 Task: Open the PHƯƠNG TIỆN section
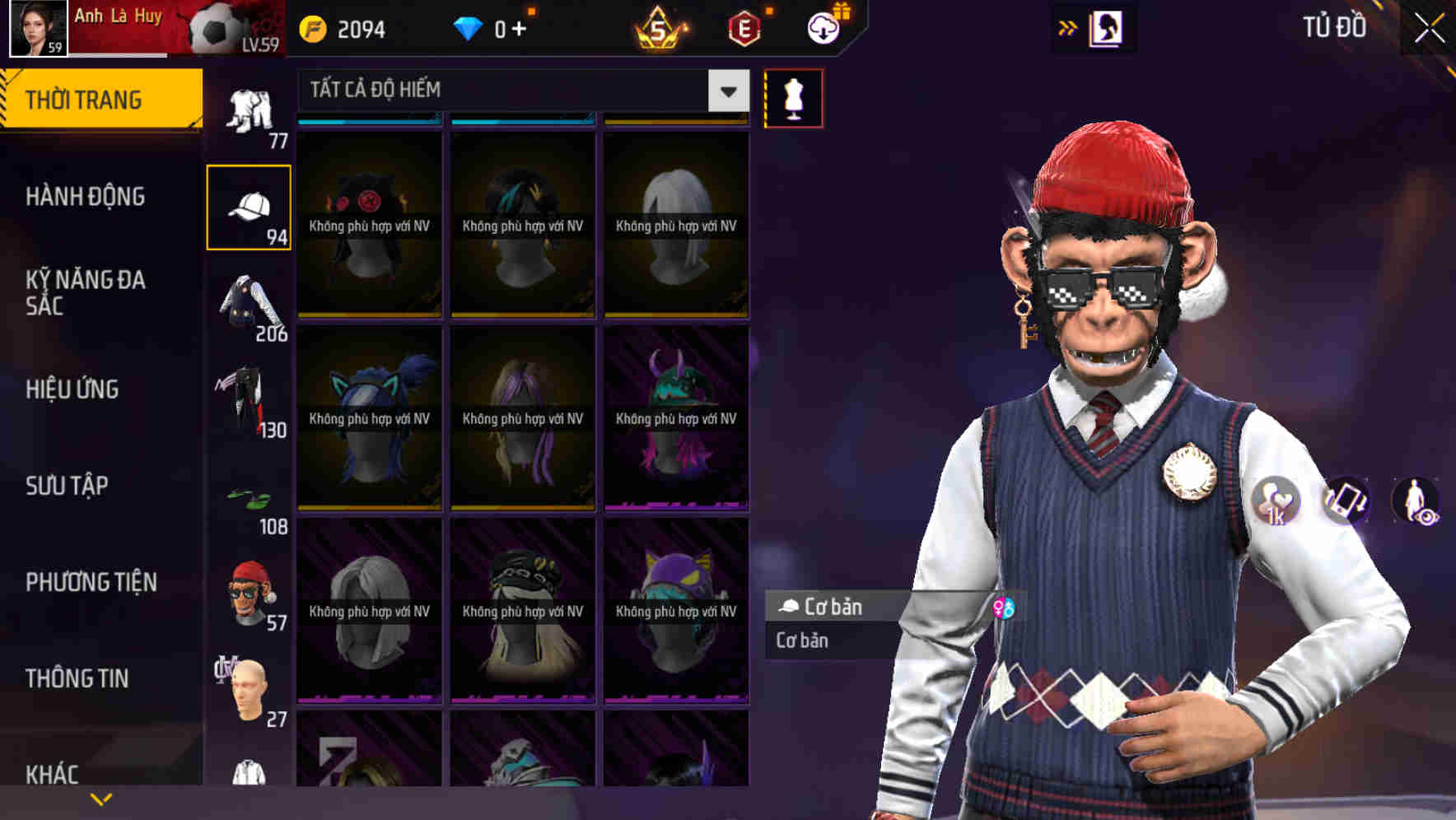[91, 580]
